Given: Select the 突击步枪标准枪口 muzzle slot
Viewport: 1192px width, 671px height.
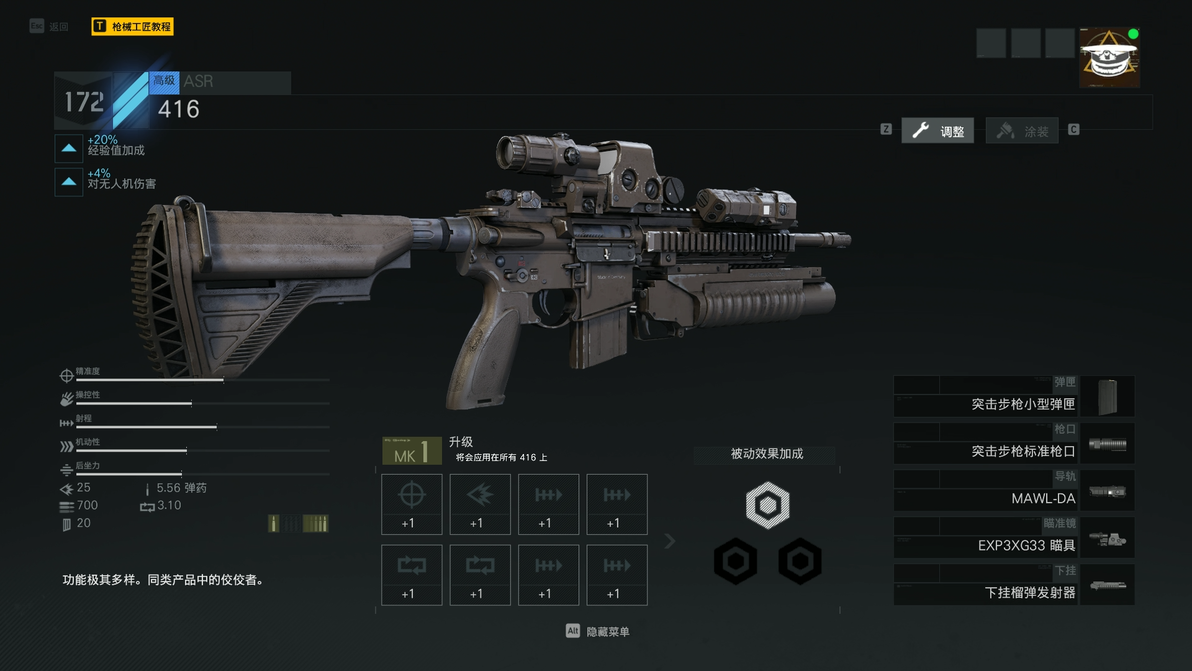Looking at the screenshot, I should tap(1013, 444).
